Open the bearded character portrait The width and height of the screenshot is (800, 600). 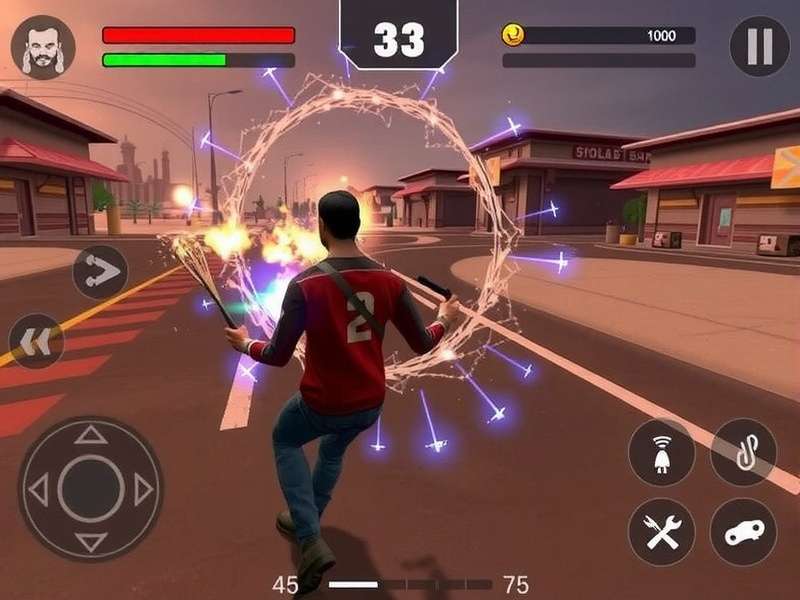tap(43, 47)
